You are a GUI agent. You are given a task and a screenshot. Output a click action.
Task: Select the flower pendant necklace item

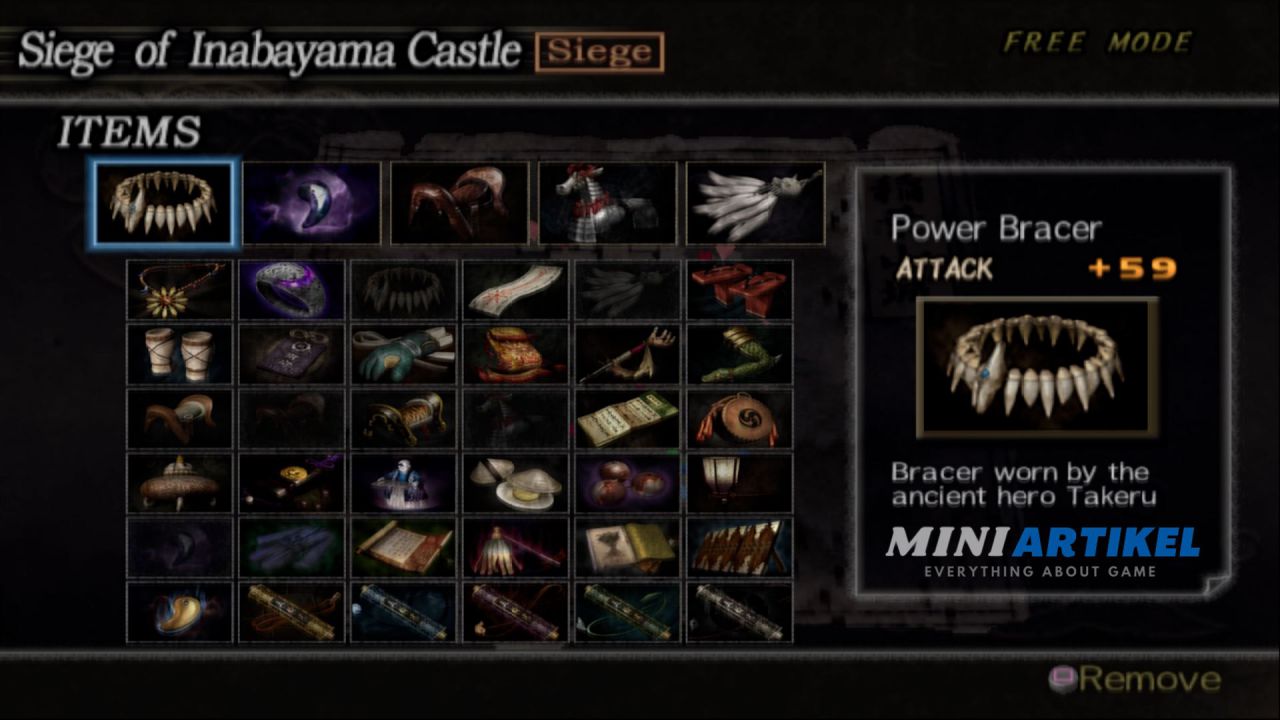(180, 290)
